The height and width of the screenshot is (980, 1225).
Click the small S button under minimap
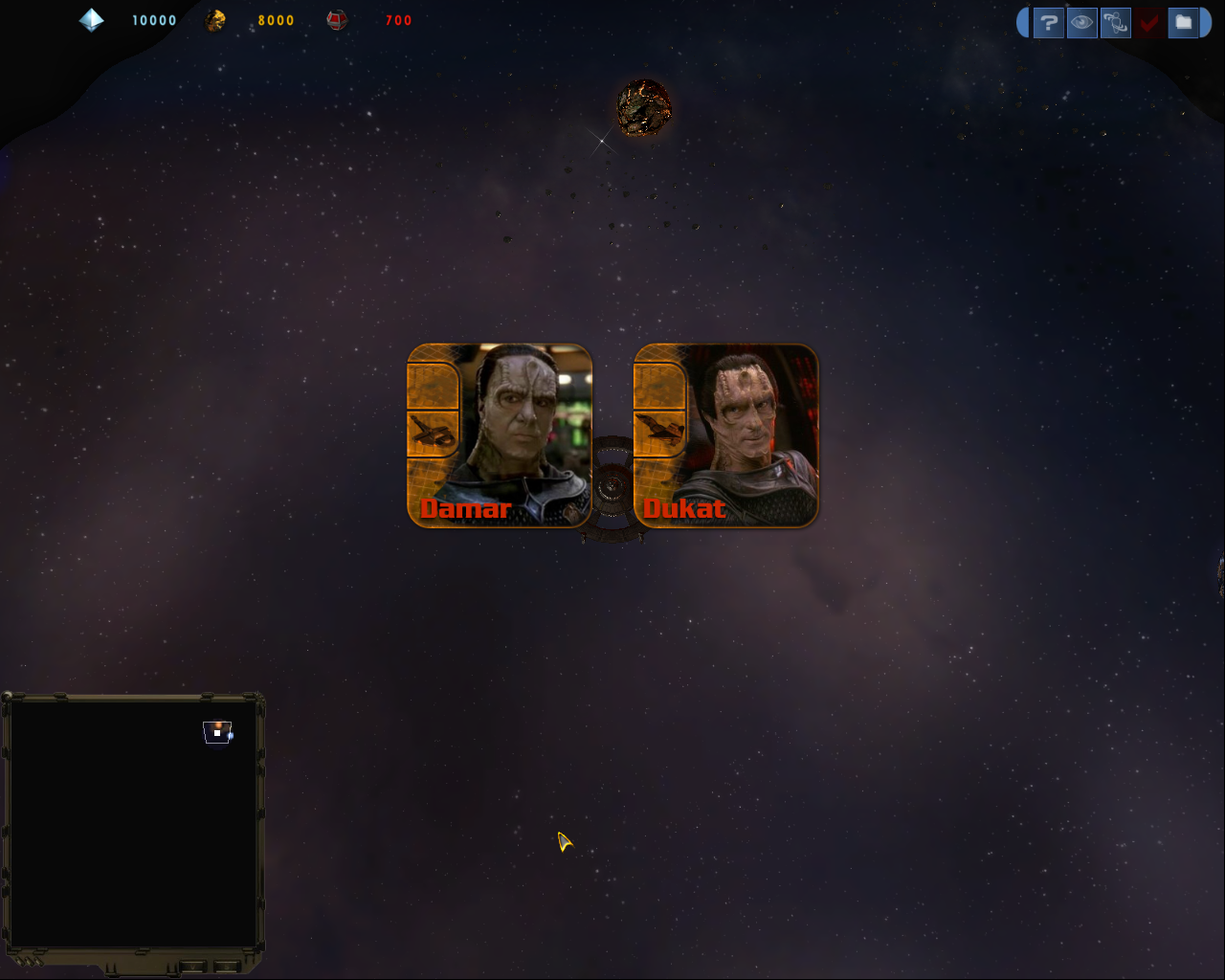[226, 966]
